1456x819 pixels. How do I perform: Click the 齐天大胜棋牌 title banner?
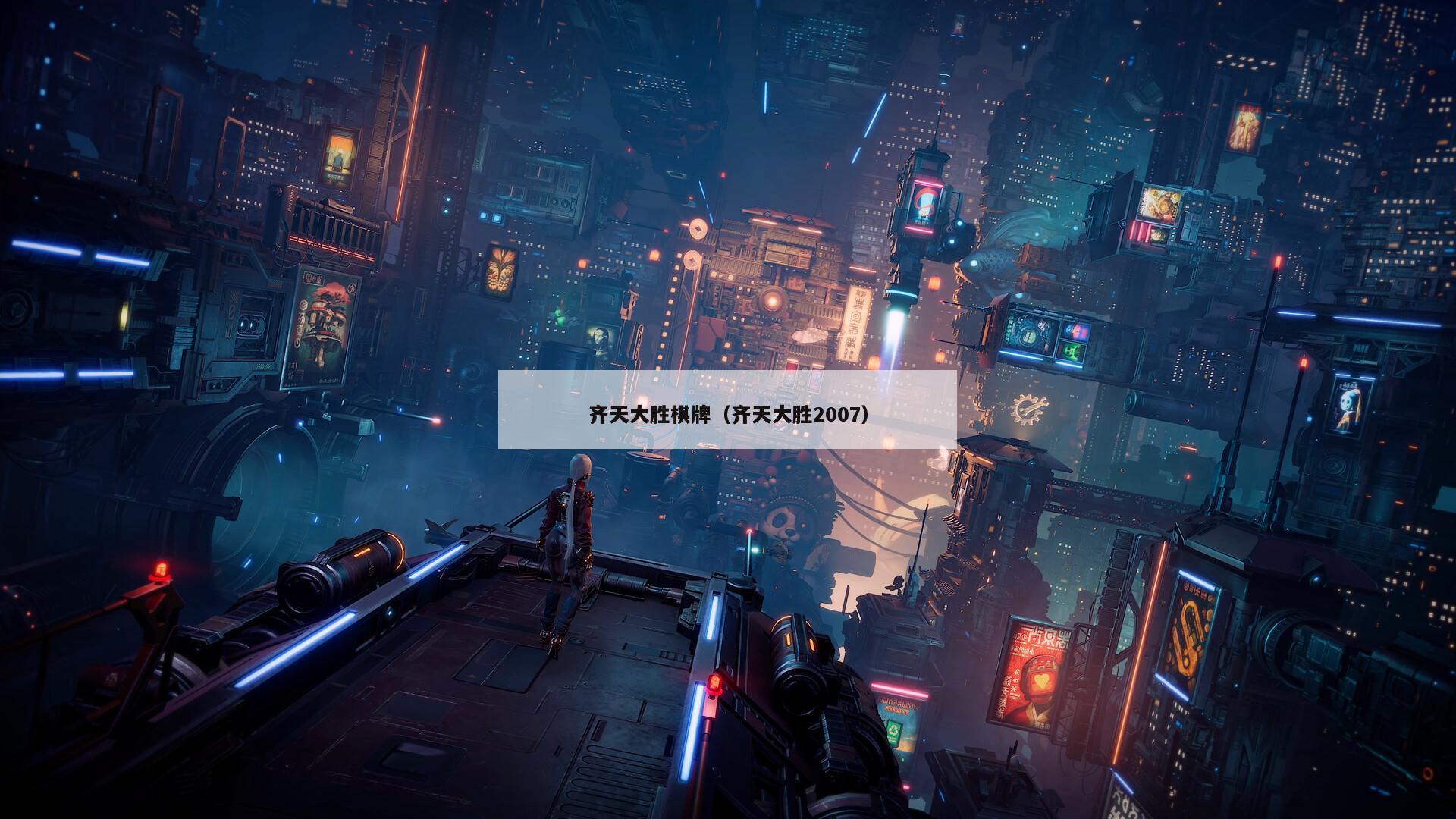pyautogui.click(x=727, y=414)
